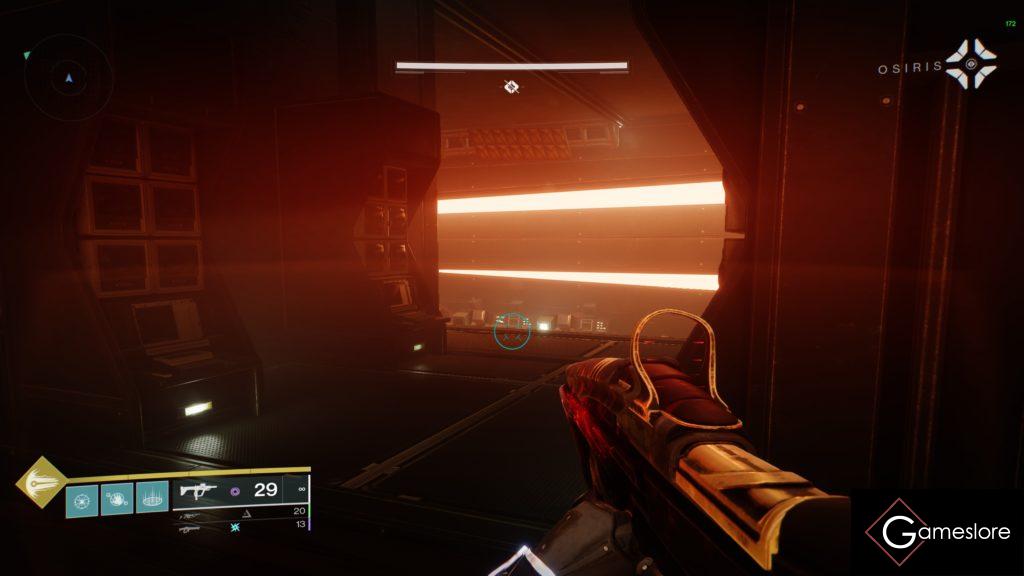Switch to the second weapon row
Screen dimensions: 1024x576
240,512
